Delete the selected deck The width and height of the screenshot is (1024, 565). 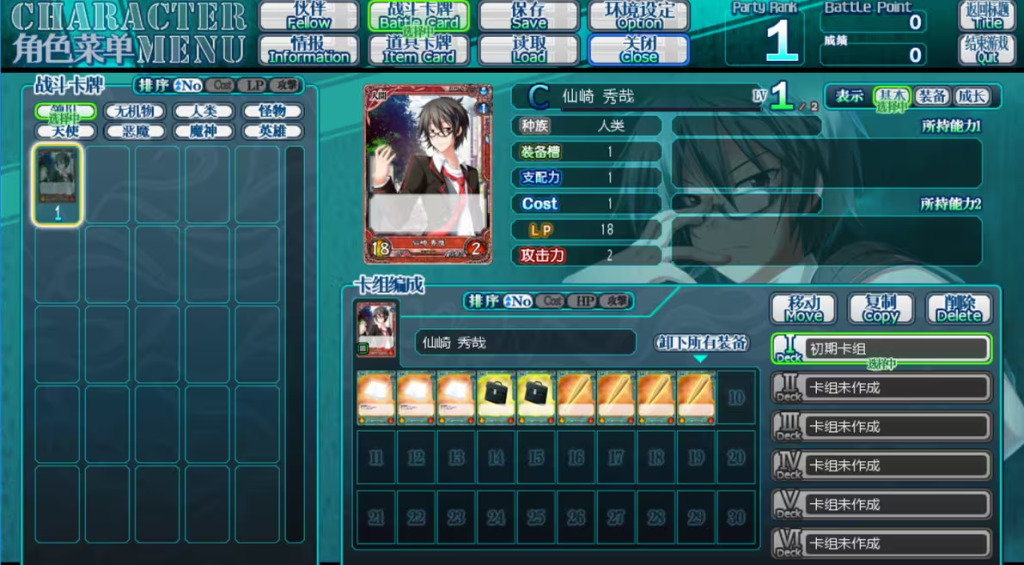(959, 308)
